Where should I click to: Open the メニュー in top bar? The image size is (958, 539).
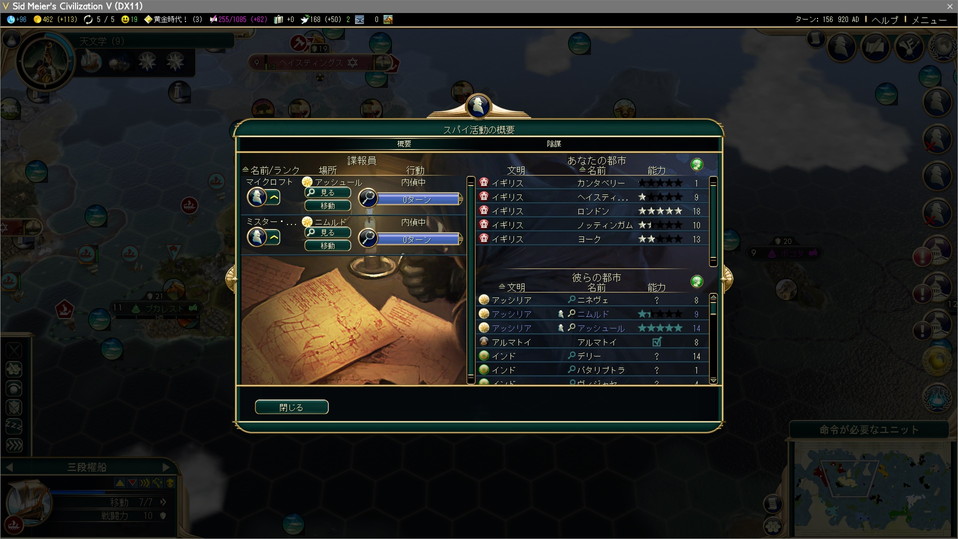(x=928, y=19)
